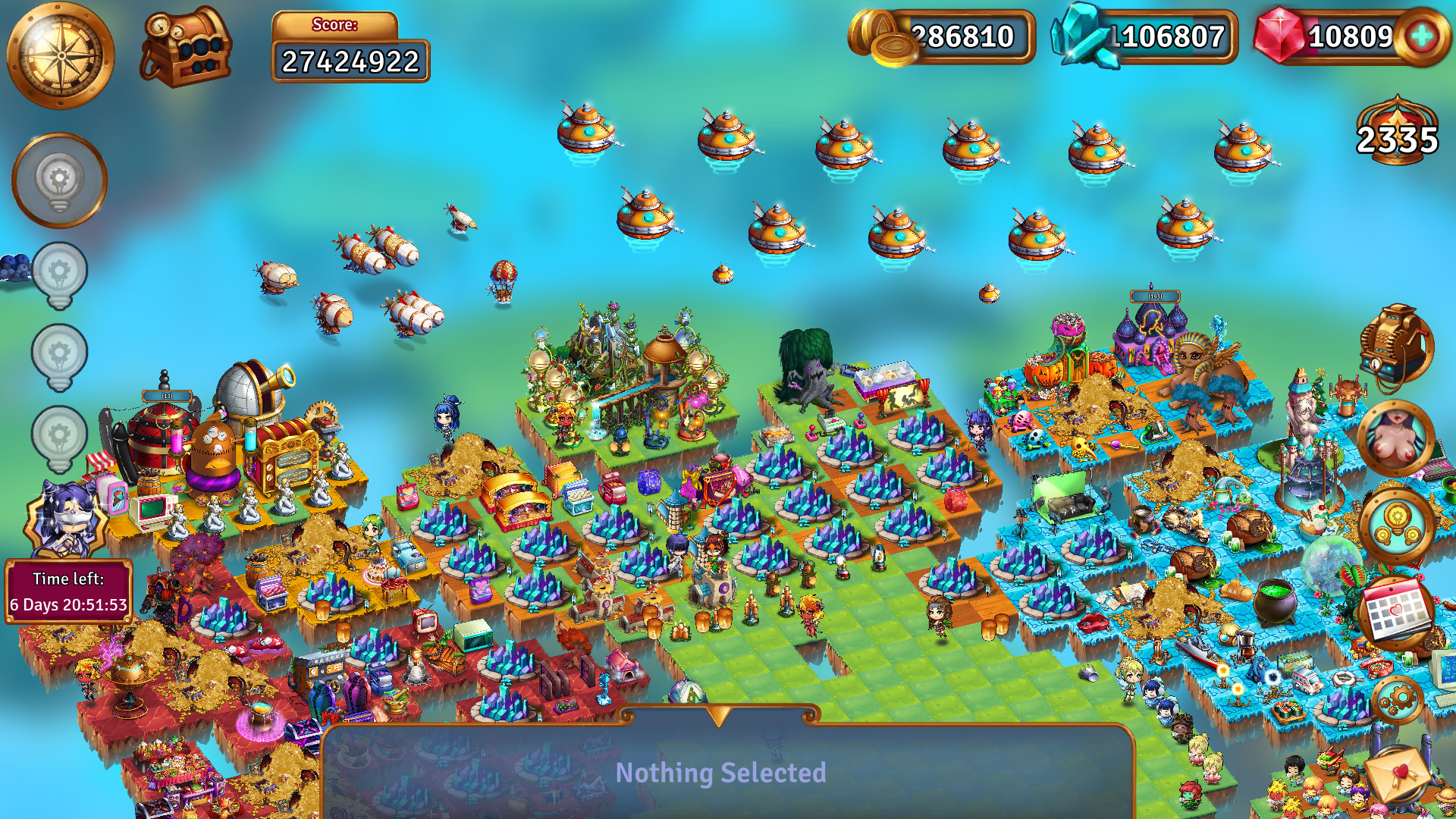This screenshot has width=1456, height=819.
Task: Click the blue crystal currency icon
Action: 1083,36
